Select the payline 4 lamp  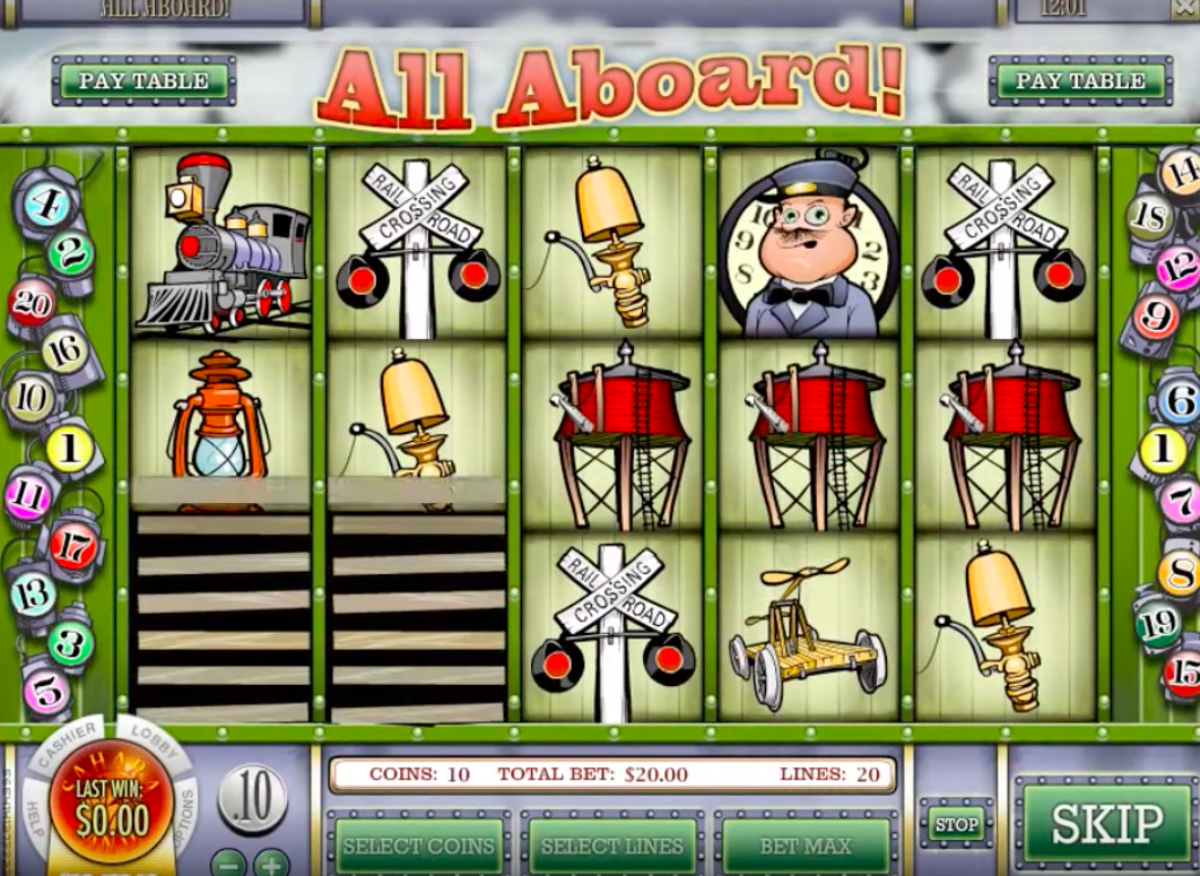pos(46,206)
